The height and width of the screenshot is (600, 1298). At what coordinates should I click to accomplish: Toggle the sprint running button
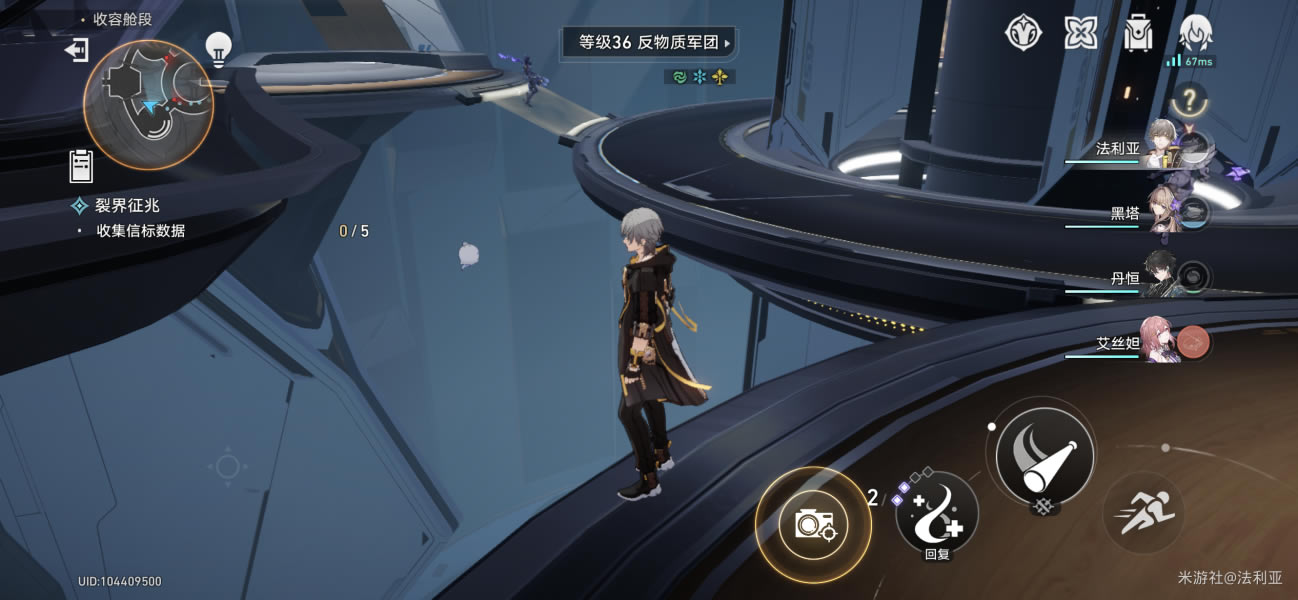click(1143, 513)
